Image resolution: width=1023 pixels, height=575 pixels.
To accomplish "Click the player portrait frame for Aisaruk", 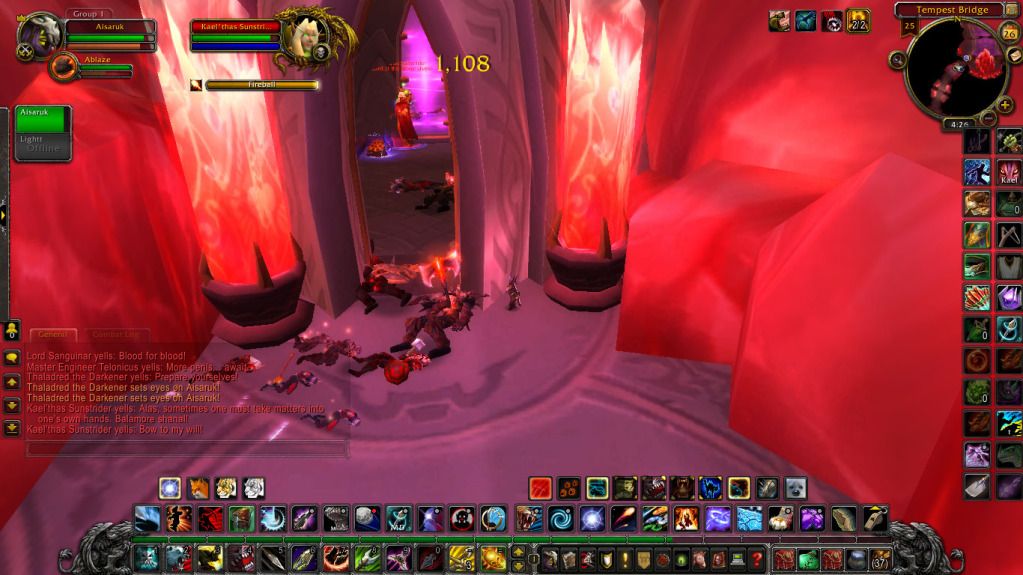I will pos(40,35).
